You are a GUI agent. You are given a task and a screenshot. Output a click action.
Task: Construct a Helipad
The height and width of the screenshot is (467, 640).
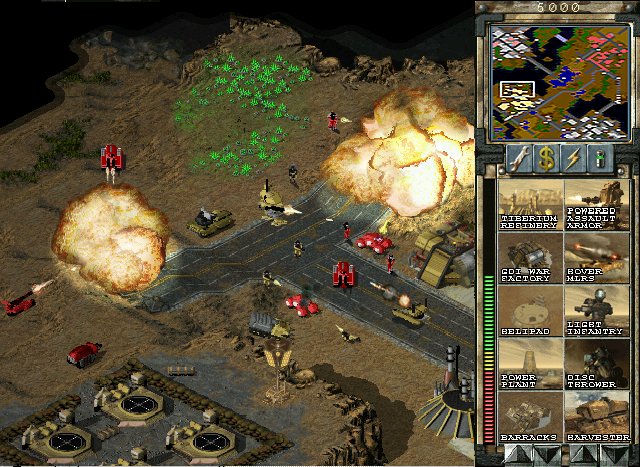(x=530, y=311)
